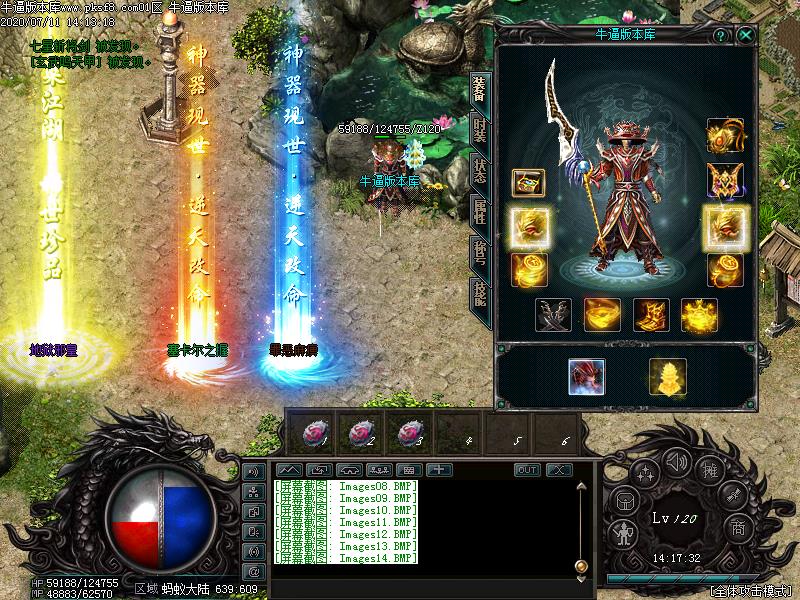
Task: Open the help question-mark button
Action: (x=720, y=34)
